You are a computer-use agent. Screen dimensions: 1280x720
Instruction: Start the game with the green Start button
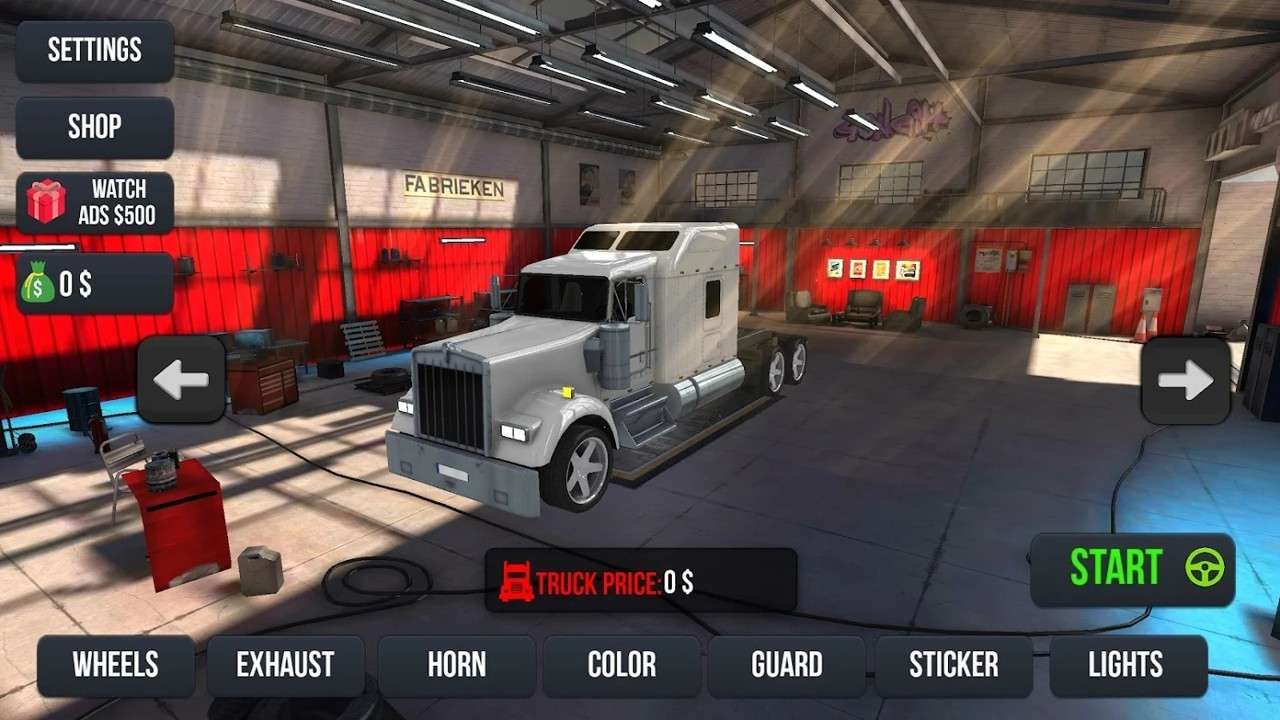[x=1132, y=569]
